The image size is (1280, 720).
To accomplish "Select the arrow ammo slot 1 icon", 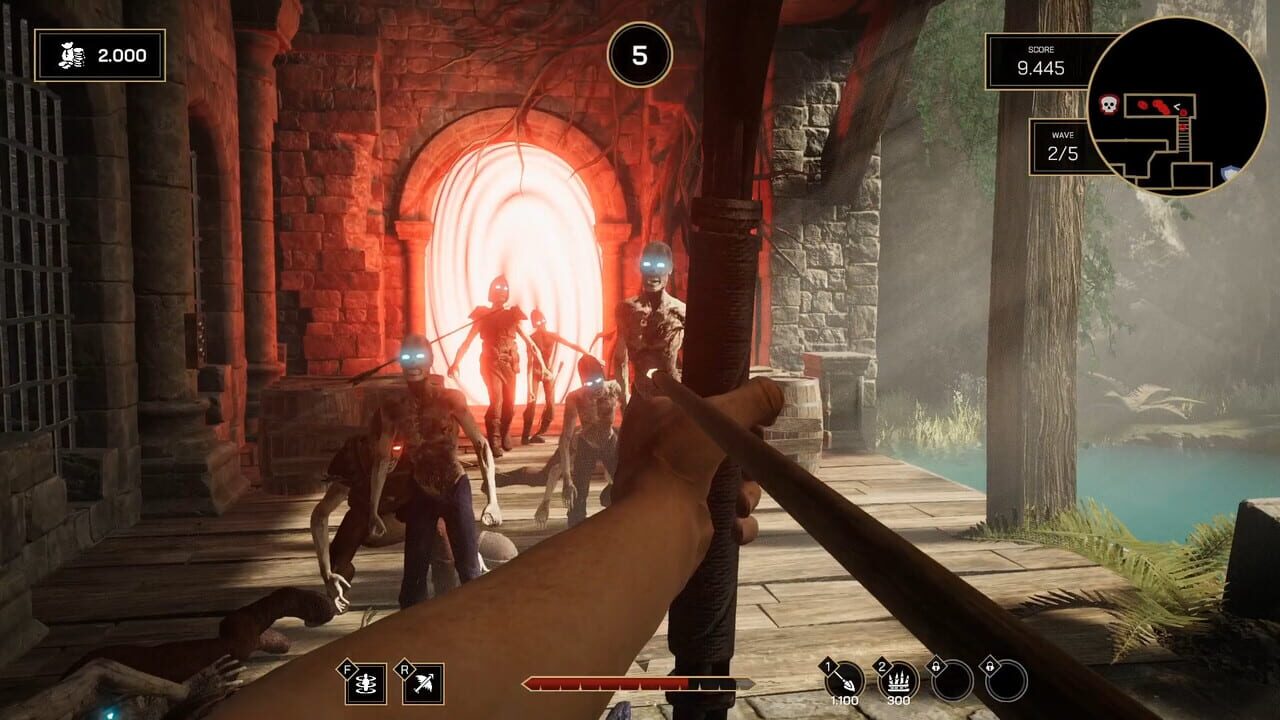I will [845, 679].
